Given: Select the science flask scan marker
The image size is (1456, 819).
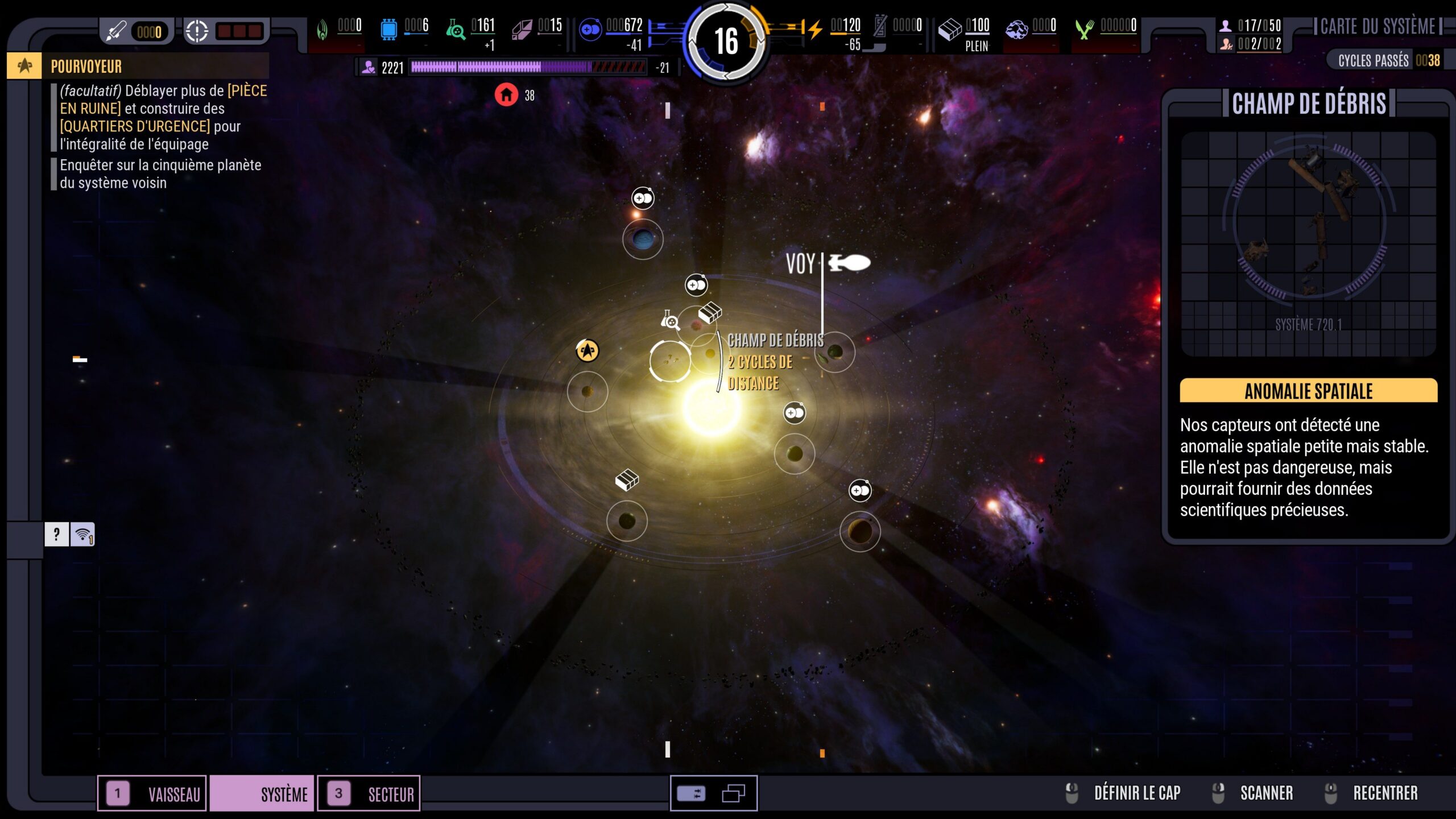Looking at the screenshot, I should click(670, 321).
